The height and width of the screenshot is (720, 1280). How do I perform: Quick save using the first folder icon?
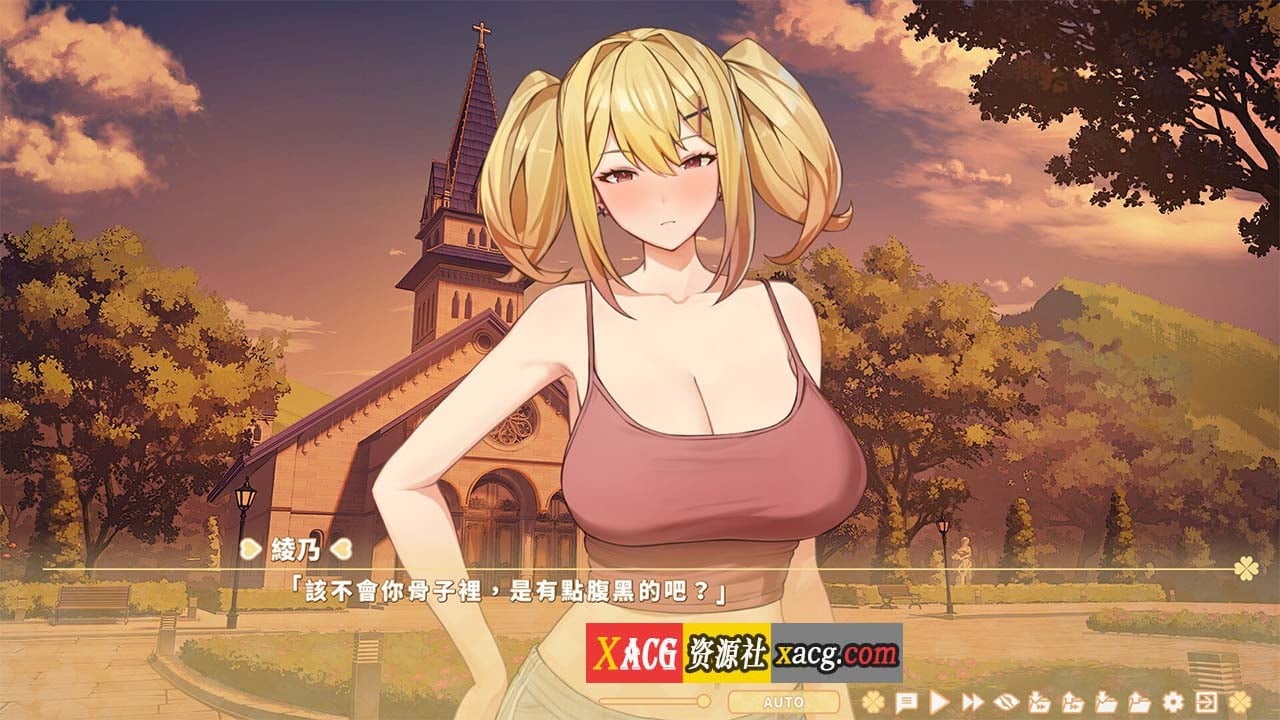point(1039,701)
